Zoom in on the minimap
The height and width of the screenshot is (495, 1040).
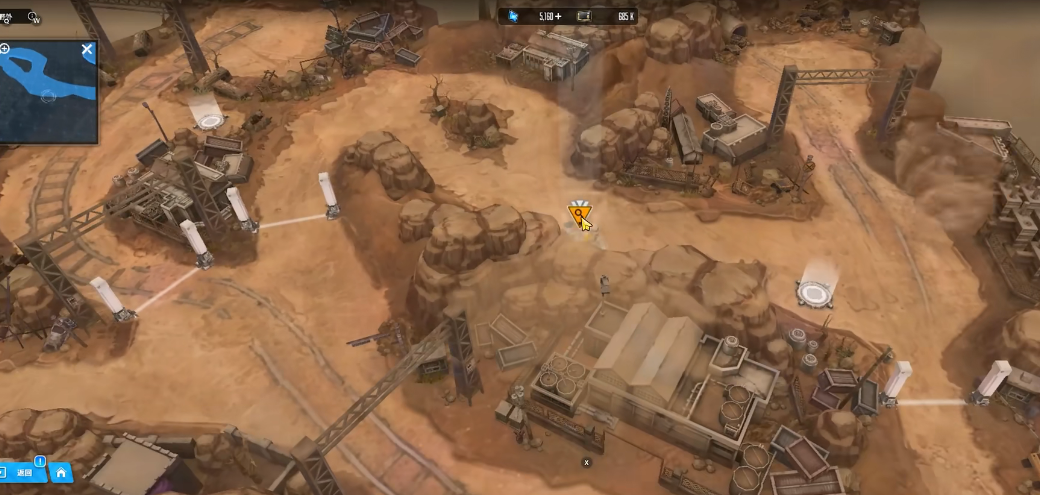[5, 49]
